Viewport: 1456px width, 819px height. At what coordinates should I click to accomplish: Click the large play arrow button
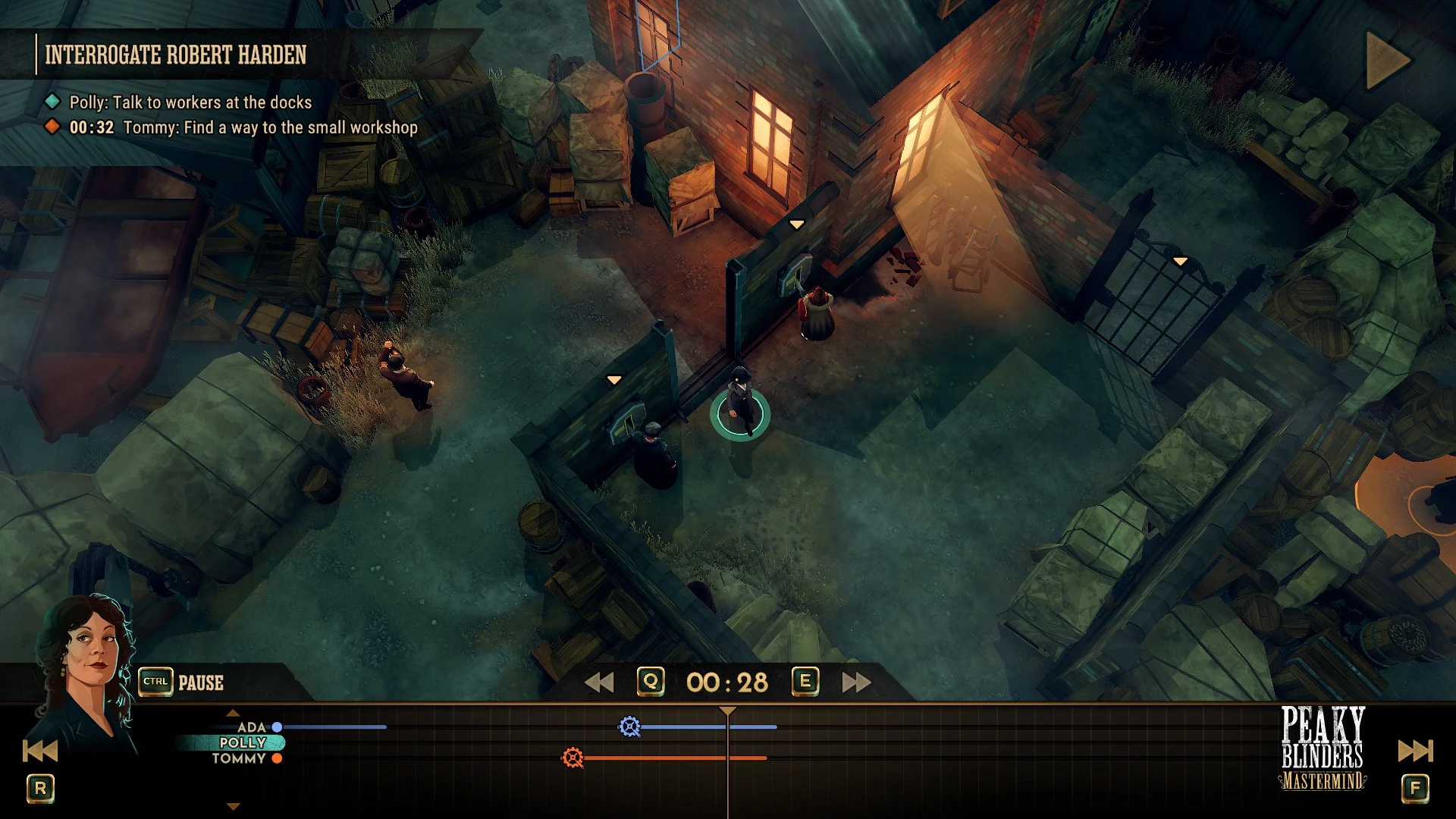point(1387,60)
